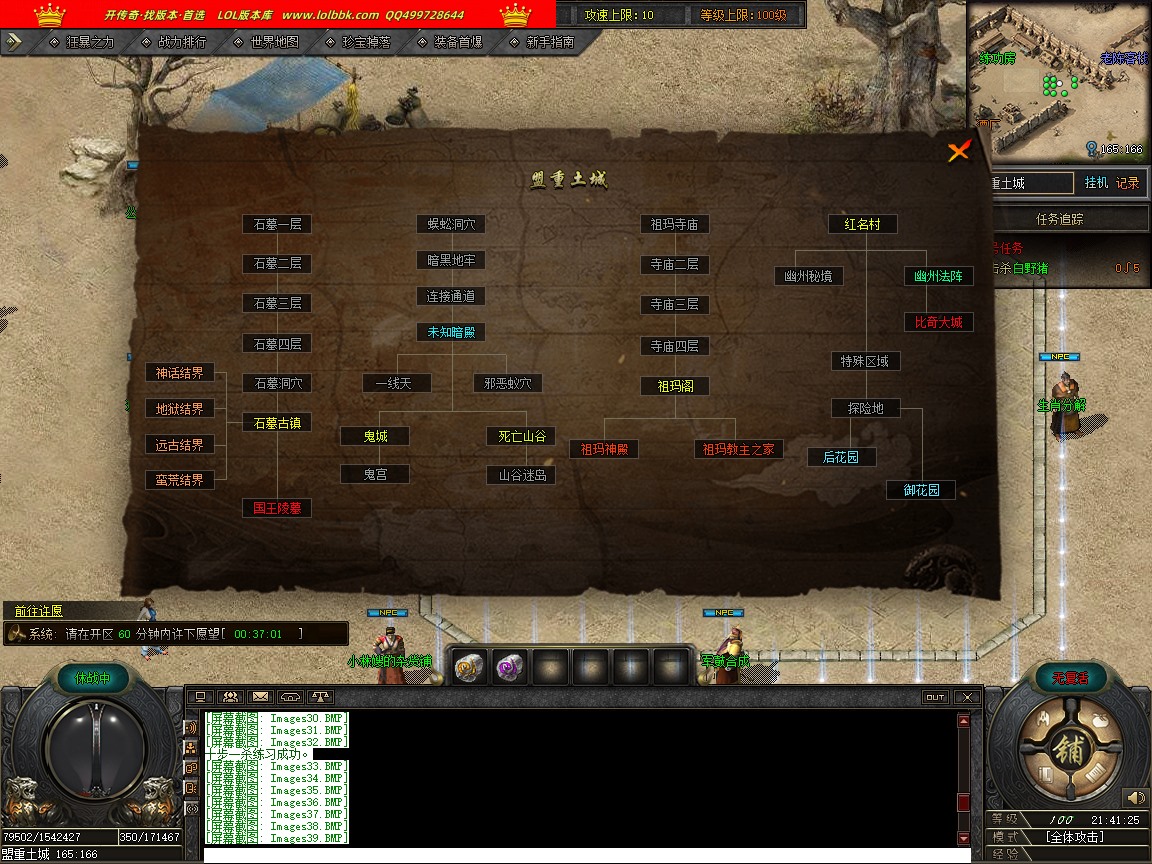Open the 铺 shop button
Image resolution: width=1152 pixels, height=864 pixels.
(x=1068, y=751)
